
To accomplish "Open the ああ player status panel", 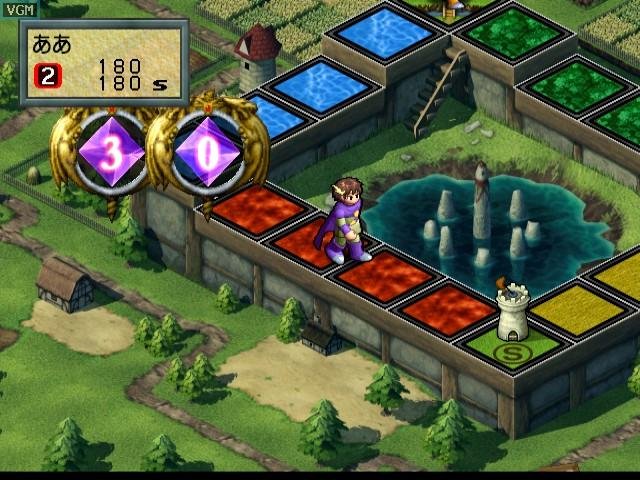I will [103, 63].
